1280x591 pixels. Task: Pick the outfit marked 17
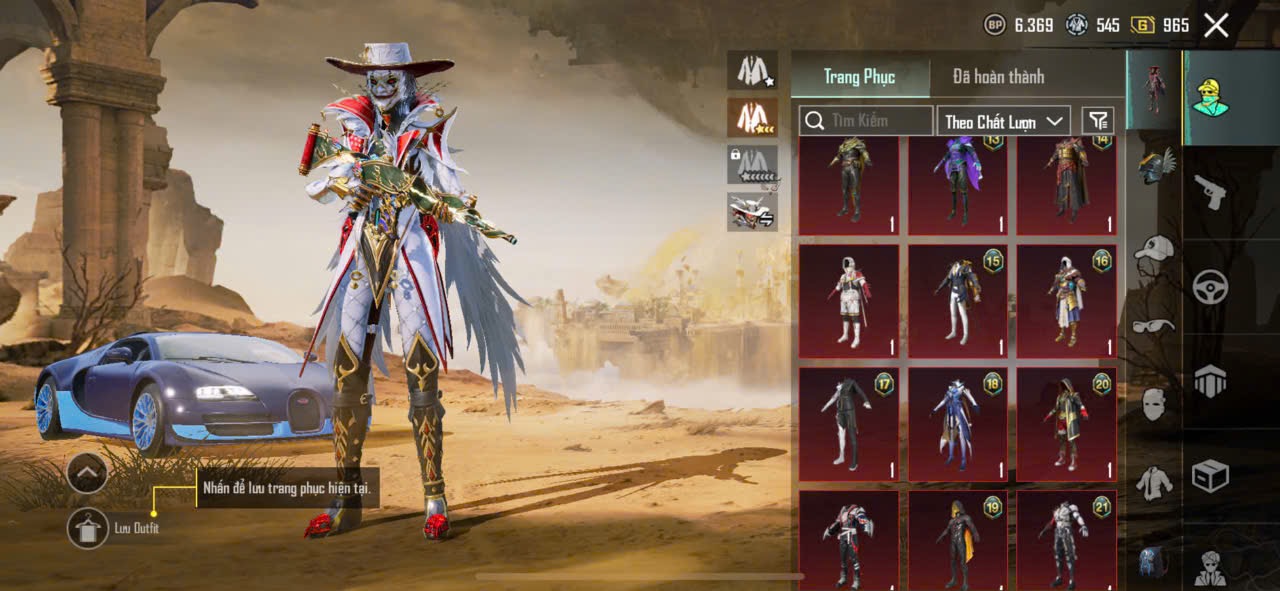coord(848,424)
